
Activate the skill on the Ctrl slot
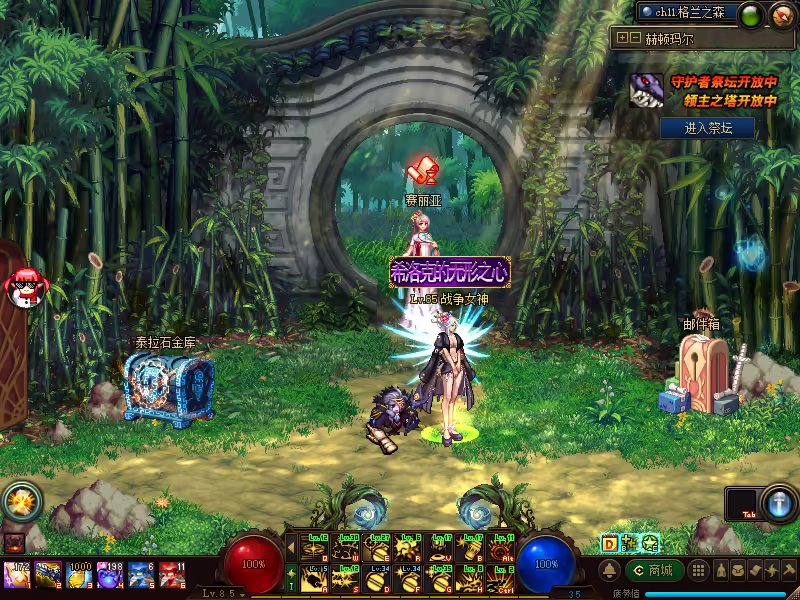501,578
